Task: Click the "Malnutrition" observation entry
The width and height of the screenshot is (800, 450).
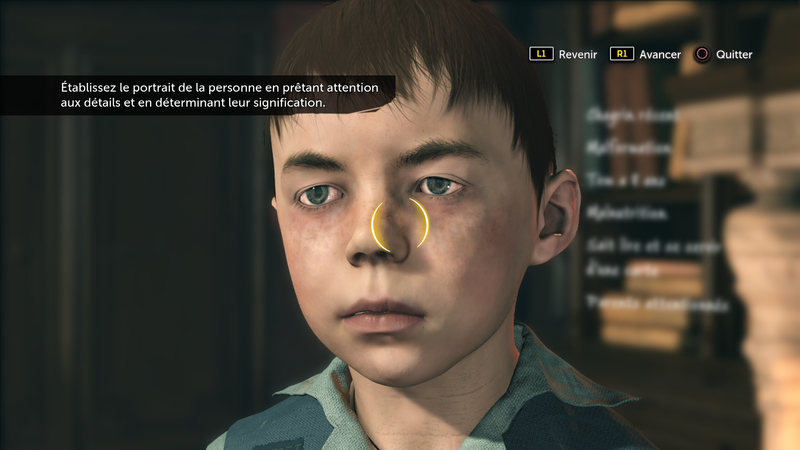Action: [629, 212]
